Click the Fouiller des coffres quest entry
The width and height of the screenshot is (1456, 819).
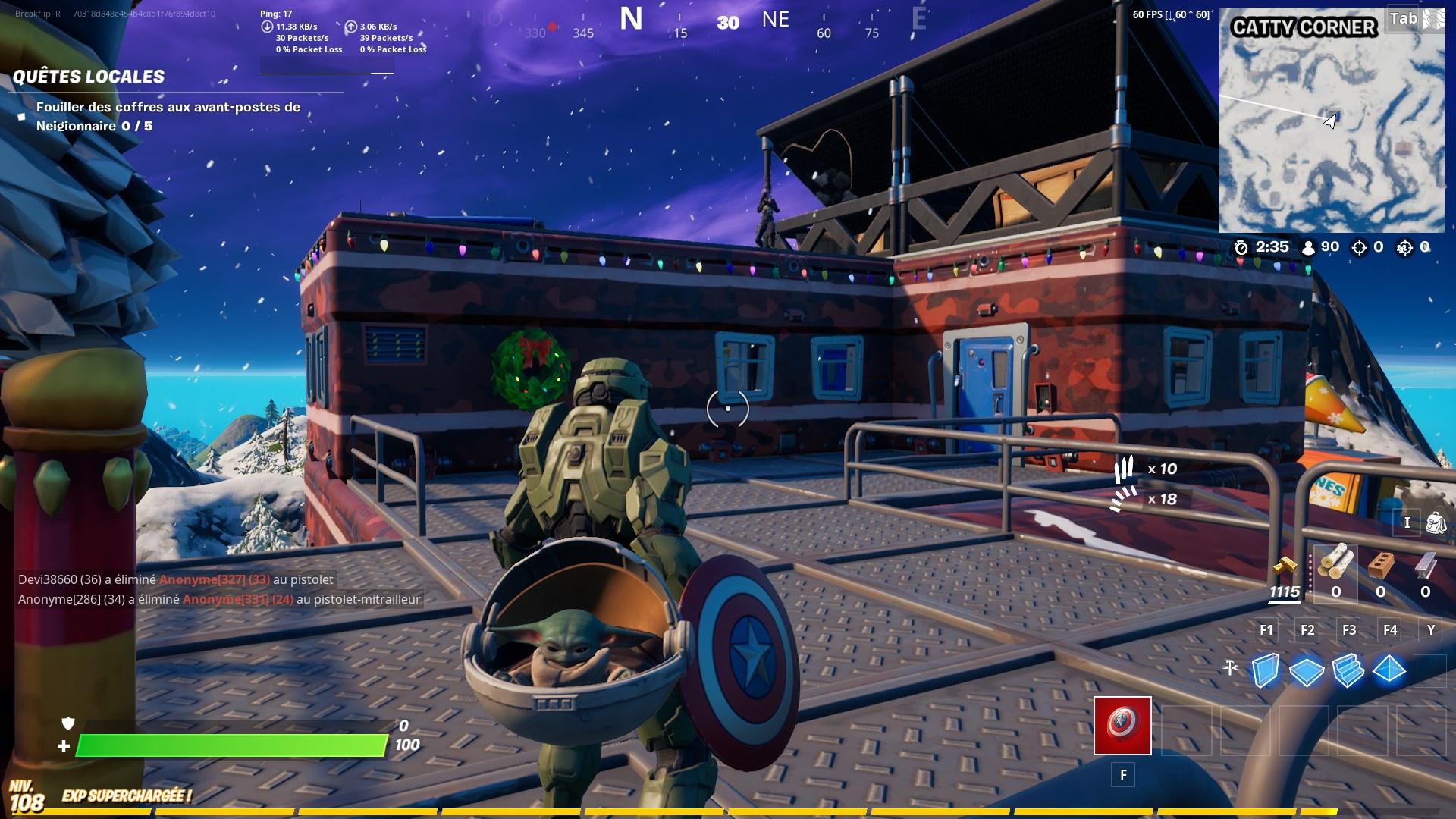167,116
